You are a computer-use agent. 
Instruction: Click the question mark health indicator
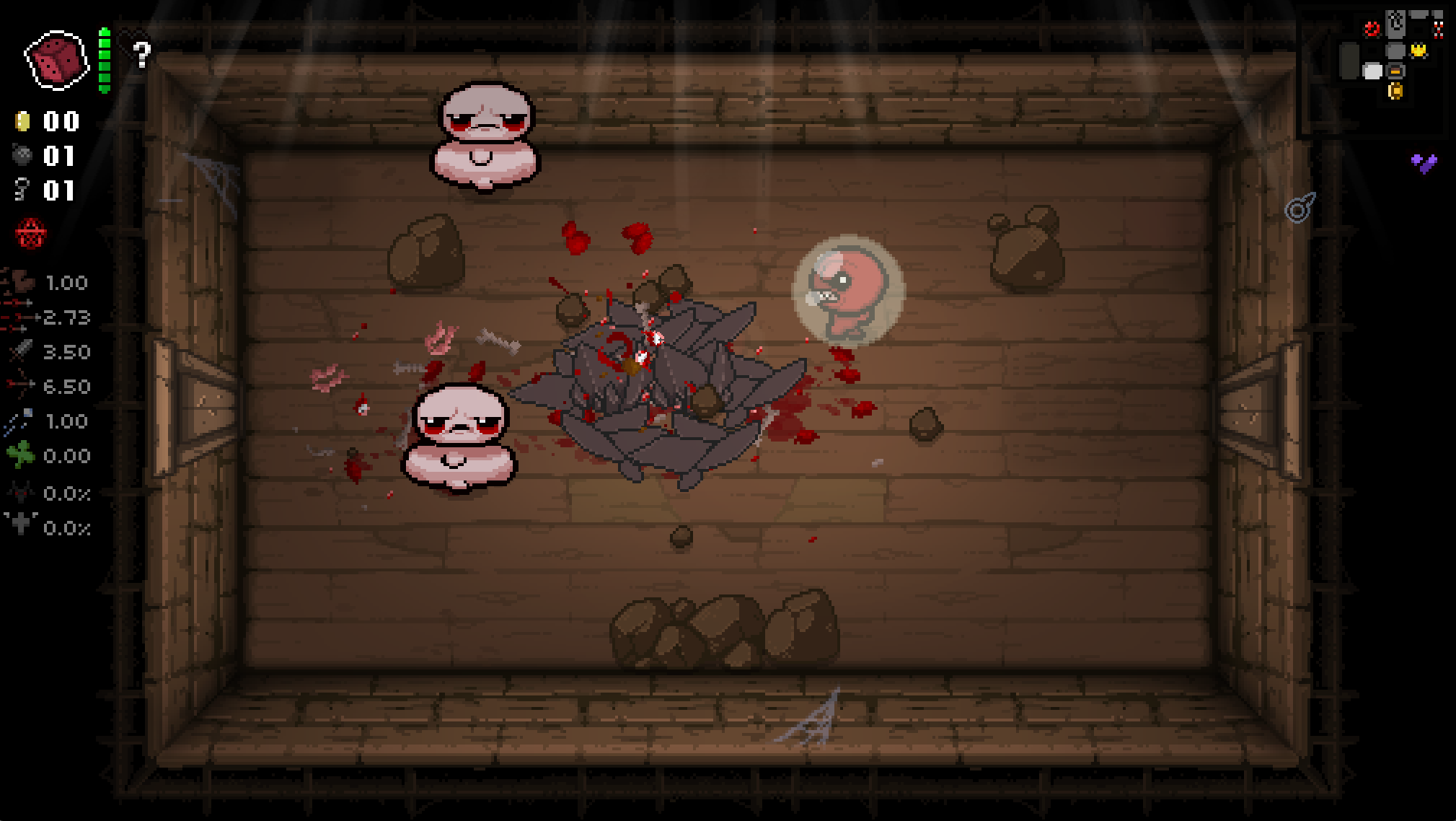[x=141, y=53]
